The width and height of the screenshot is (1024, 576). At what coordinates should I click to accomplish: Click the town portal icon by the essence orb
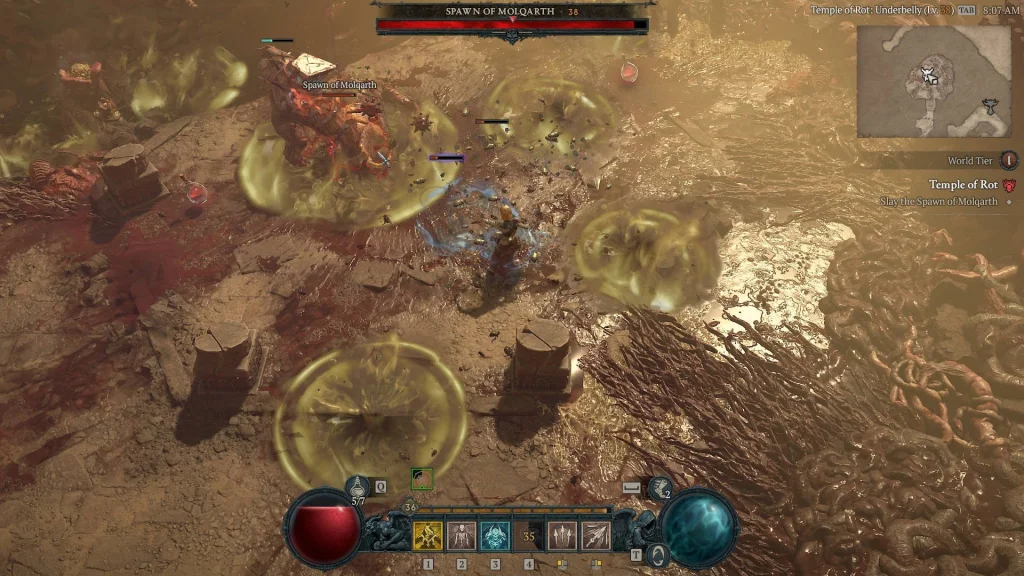[657, 554]
